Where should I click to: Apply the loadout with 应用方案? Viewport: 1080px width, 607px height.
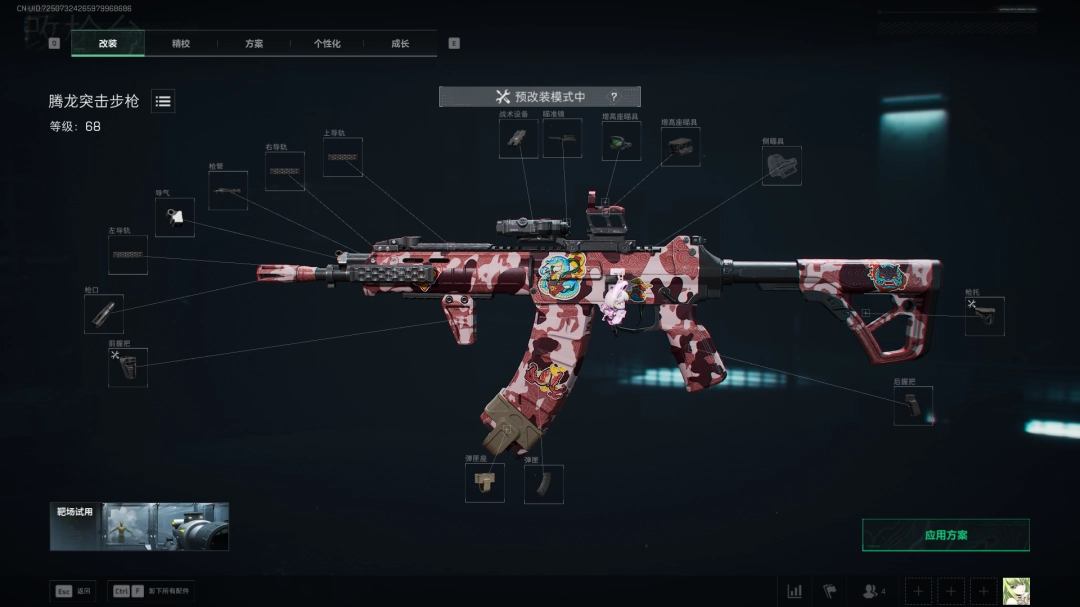(945, 535)
